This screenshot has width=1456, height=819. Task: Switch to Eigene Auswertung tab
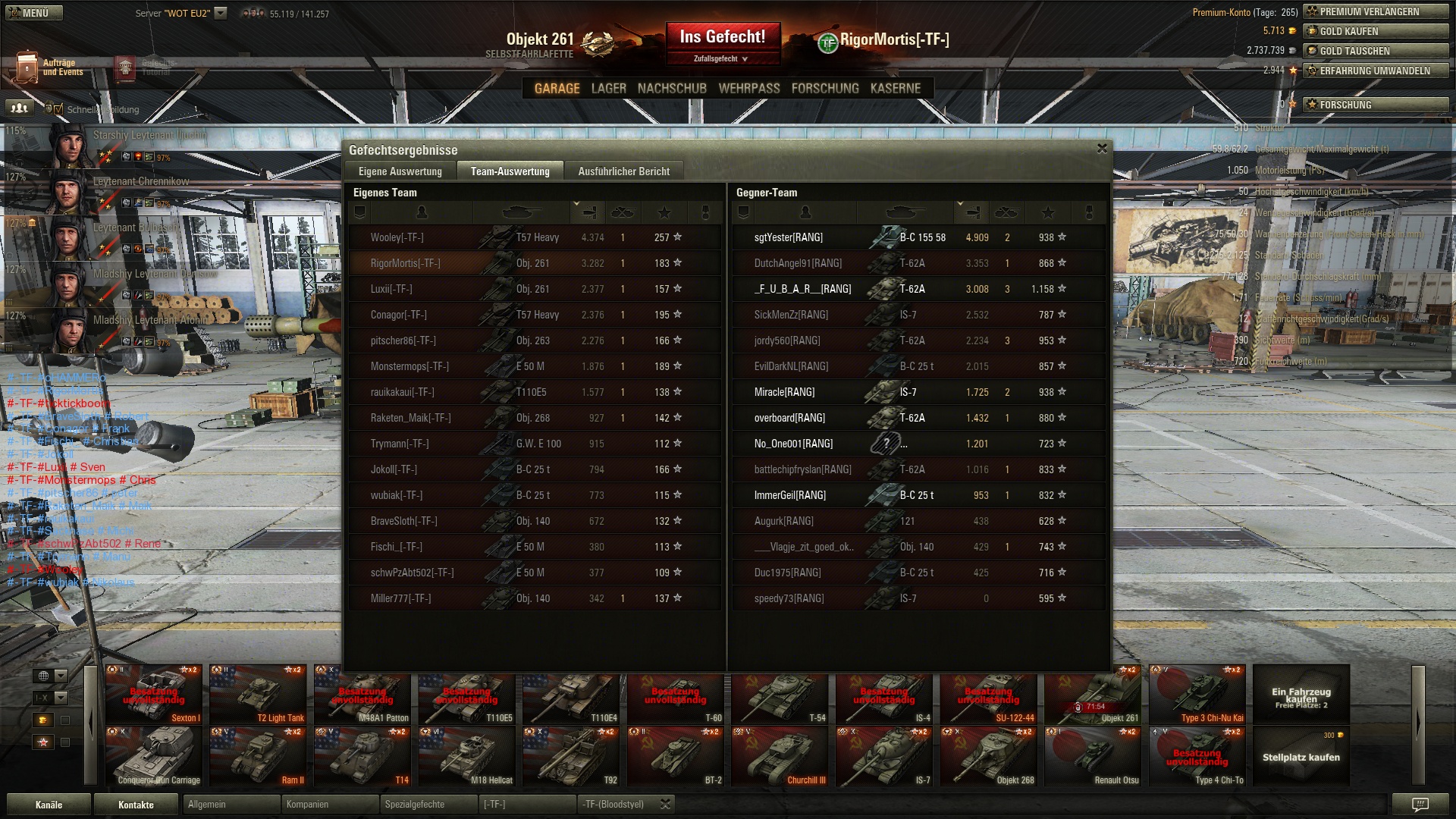pyautogui.click(x=400, y=171)
